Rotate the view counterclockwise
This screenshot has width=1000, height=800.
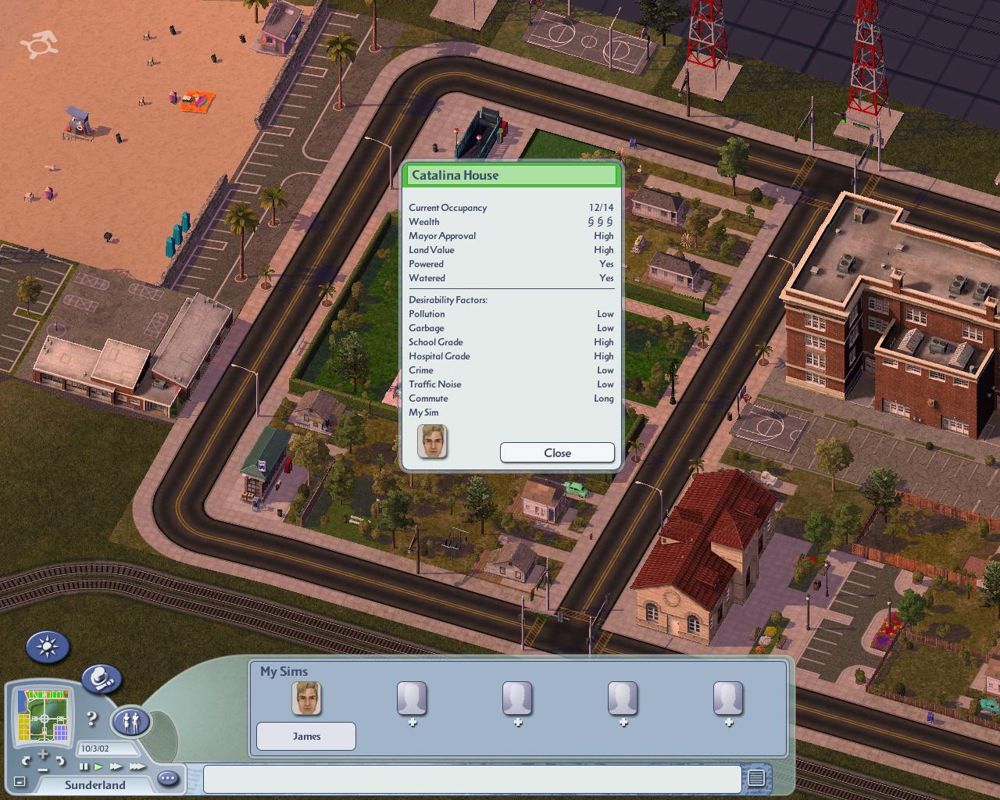[24, 762]
